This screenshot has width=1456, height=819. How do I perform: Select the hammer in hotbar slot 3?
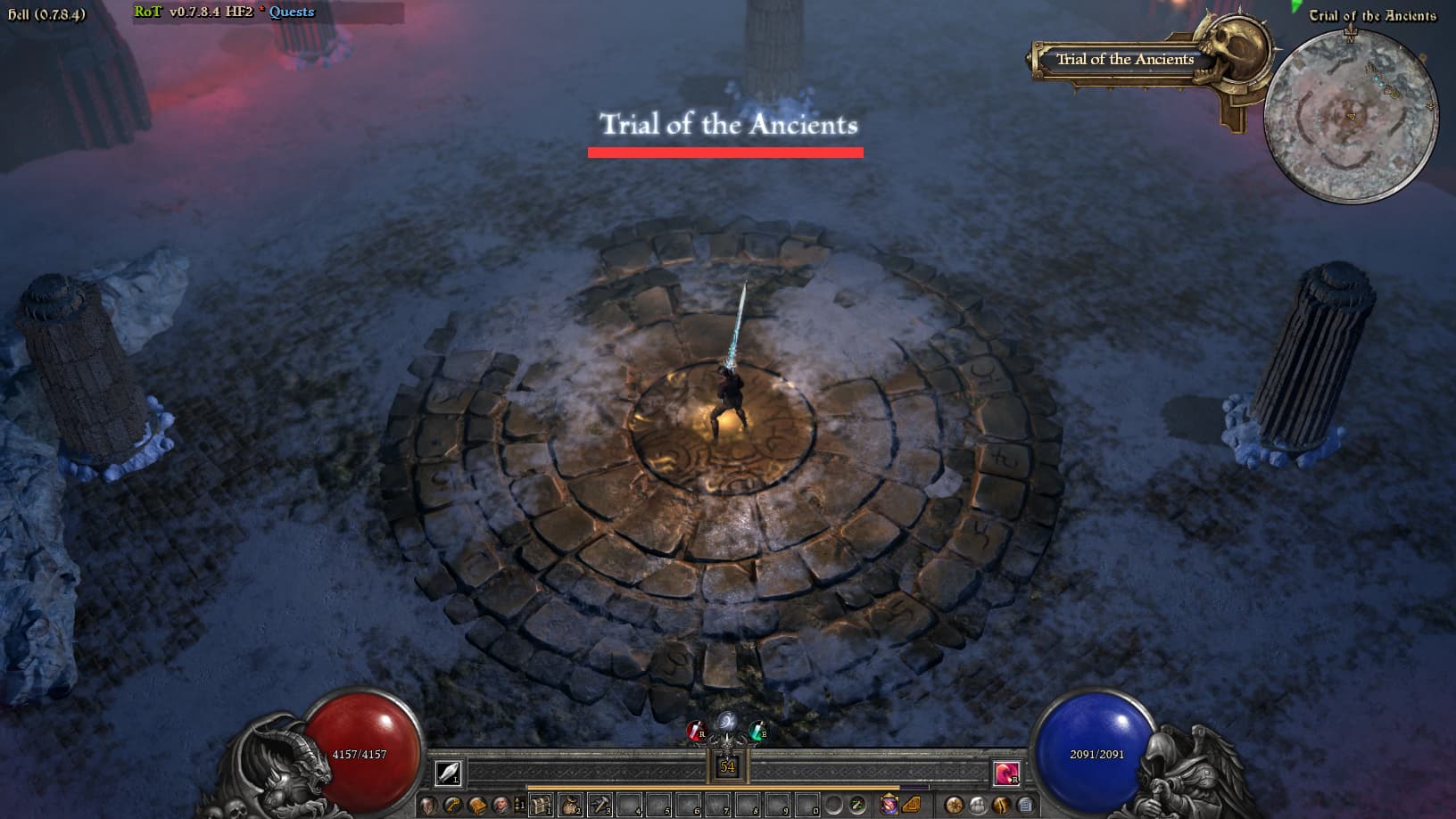pyautogui.click(x=600, y=806)
